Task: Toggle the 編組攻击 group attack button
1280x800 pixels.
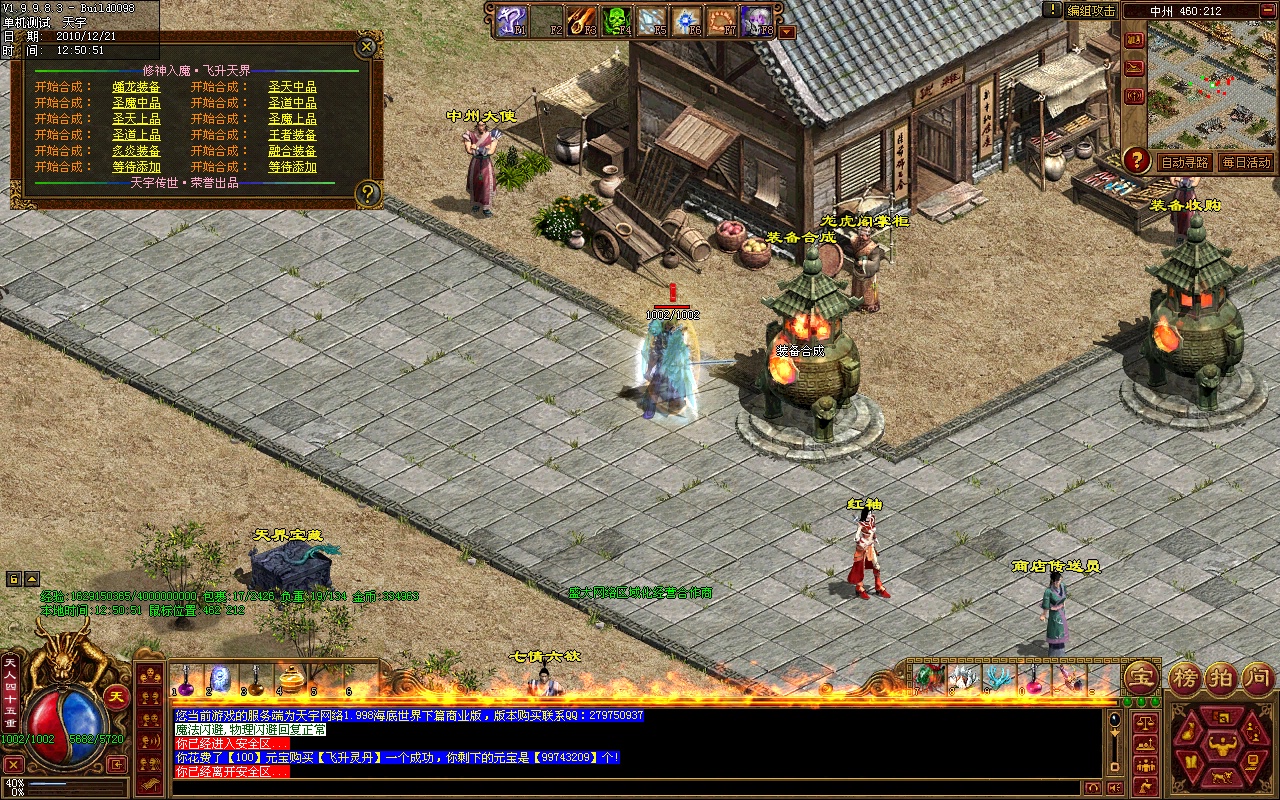Action: tap(1090, 11)
